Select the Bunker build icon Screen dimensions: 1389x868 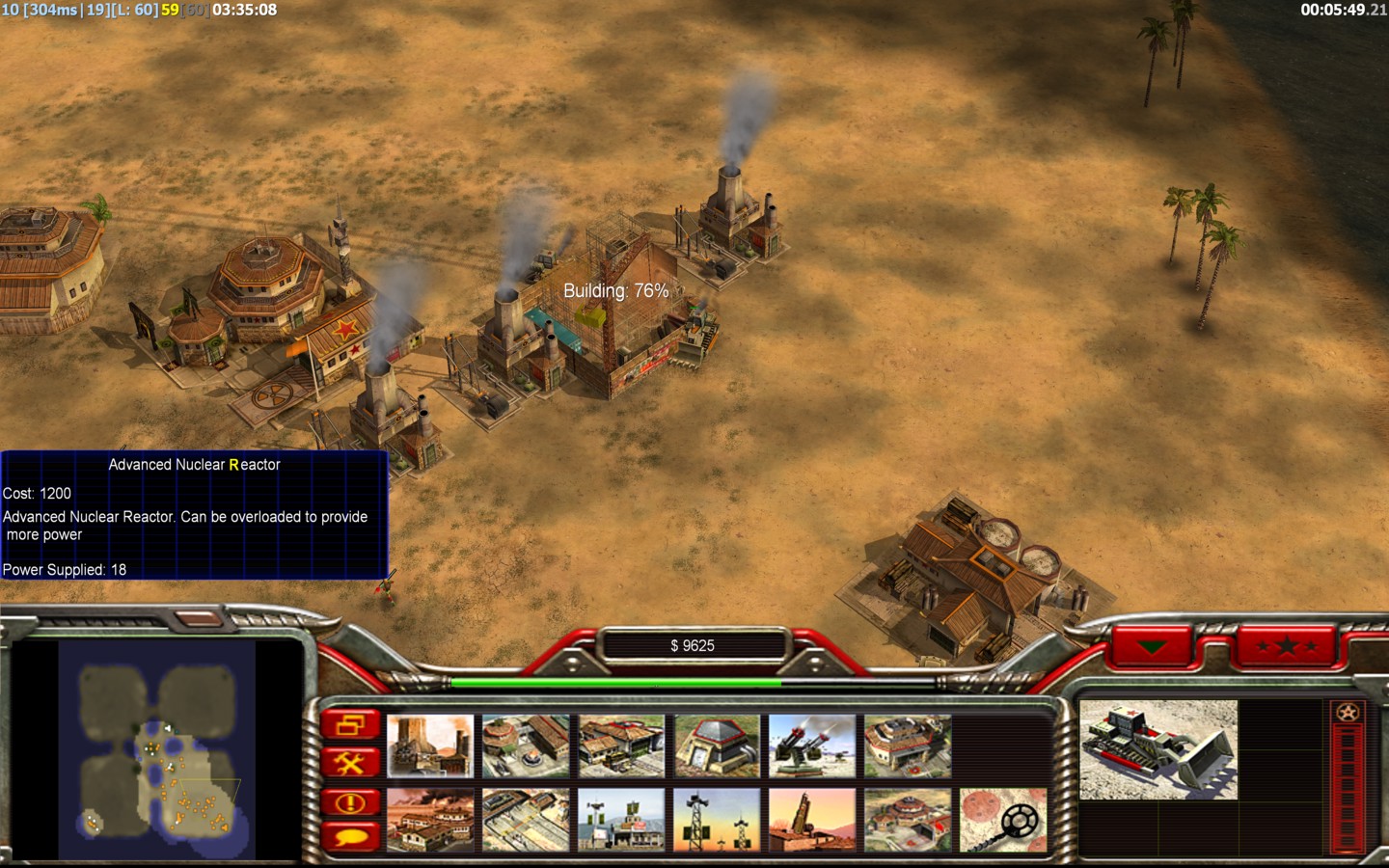click(x=717, y=746)
